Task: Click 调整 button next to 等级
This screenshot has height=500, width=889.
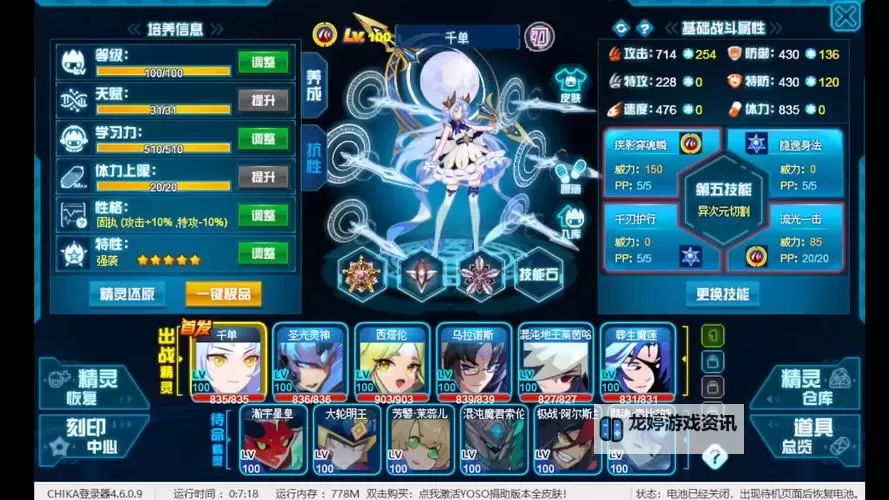Action: (x=263, y=62)
